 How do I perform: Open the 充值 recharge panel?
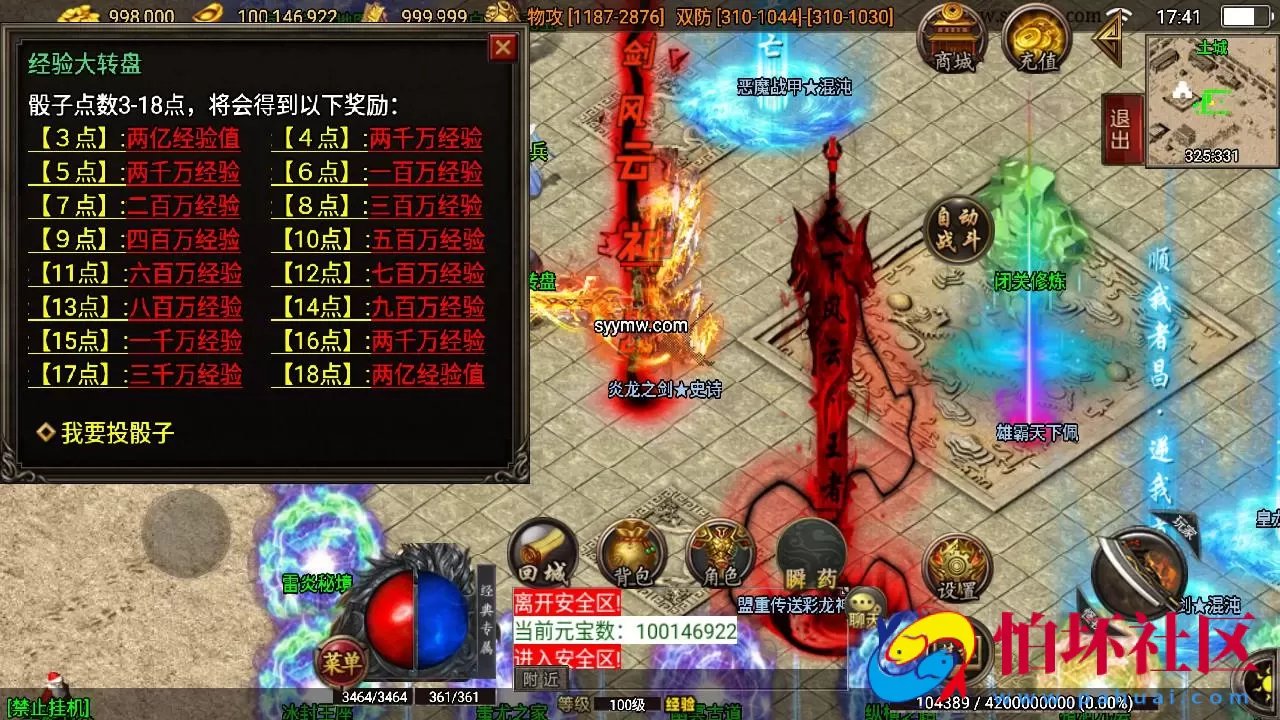point(1035,42)
